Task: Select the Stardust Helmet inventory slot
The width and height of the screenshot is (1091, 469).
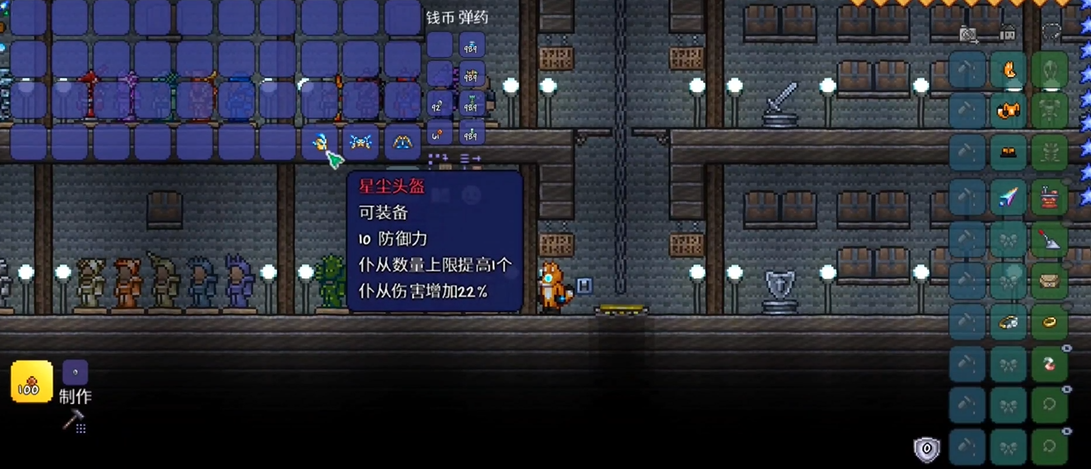Action: tap(320, 142)
